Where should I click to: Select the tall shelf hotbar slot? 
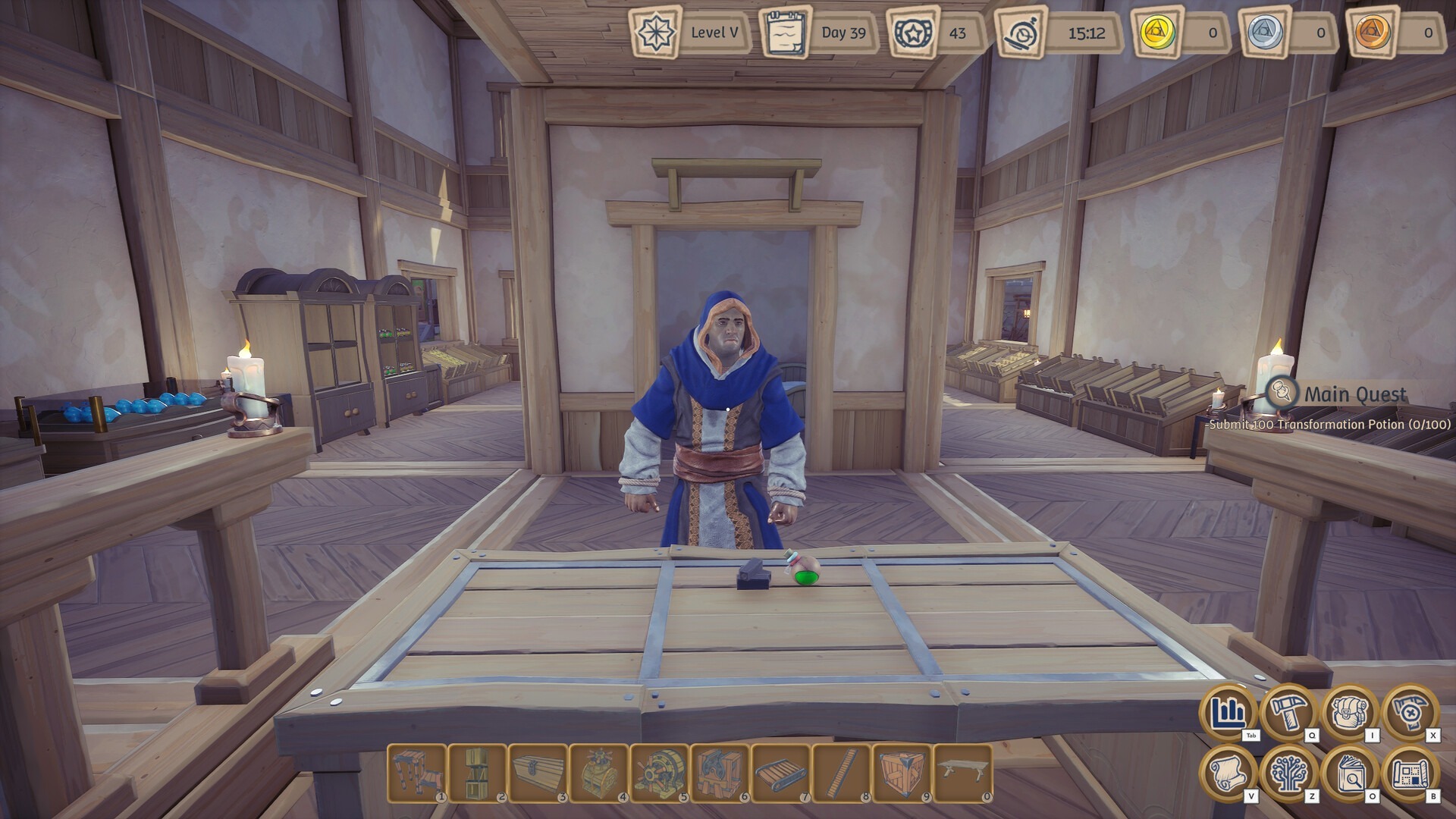[478, 773]
